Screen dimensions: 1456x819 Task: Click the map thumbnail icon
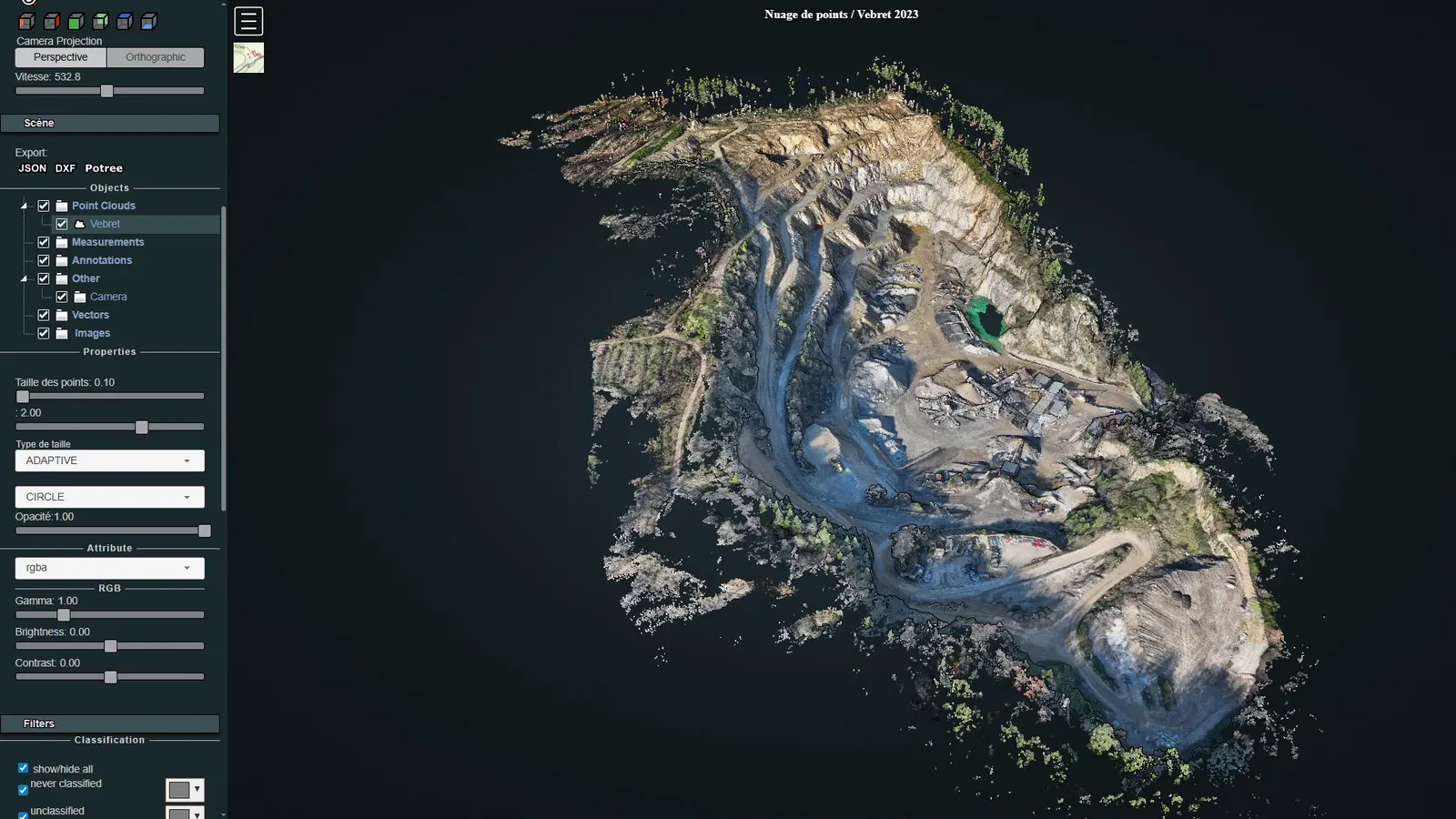click(x=248, y=57)
